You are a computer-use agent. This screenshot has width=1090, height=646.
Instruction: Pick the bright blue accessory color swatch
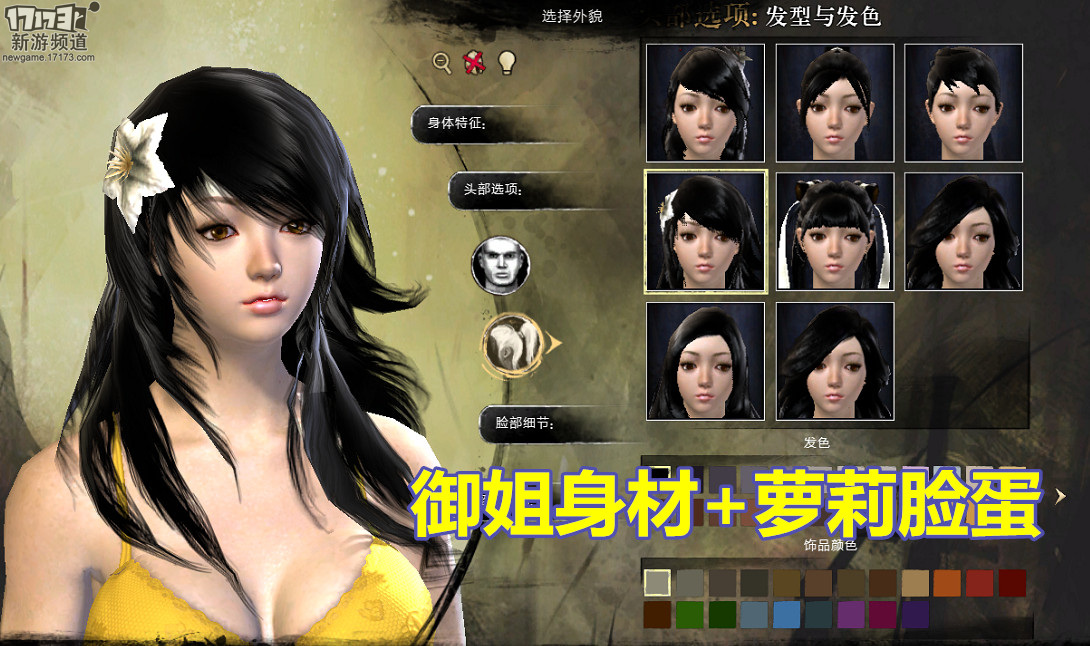[786, 614]
